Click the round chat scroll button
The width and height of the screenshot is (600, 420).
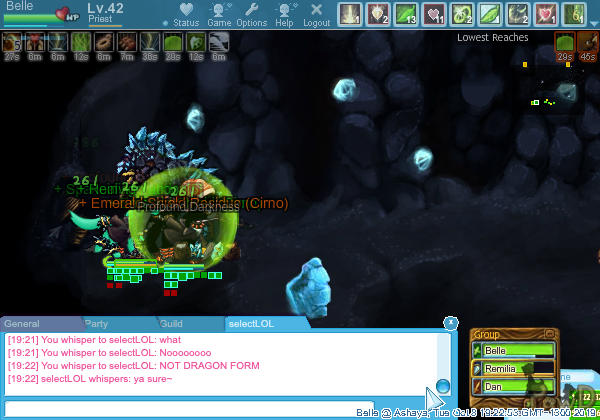(443, 386)
